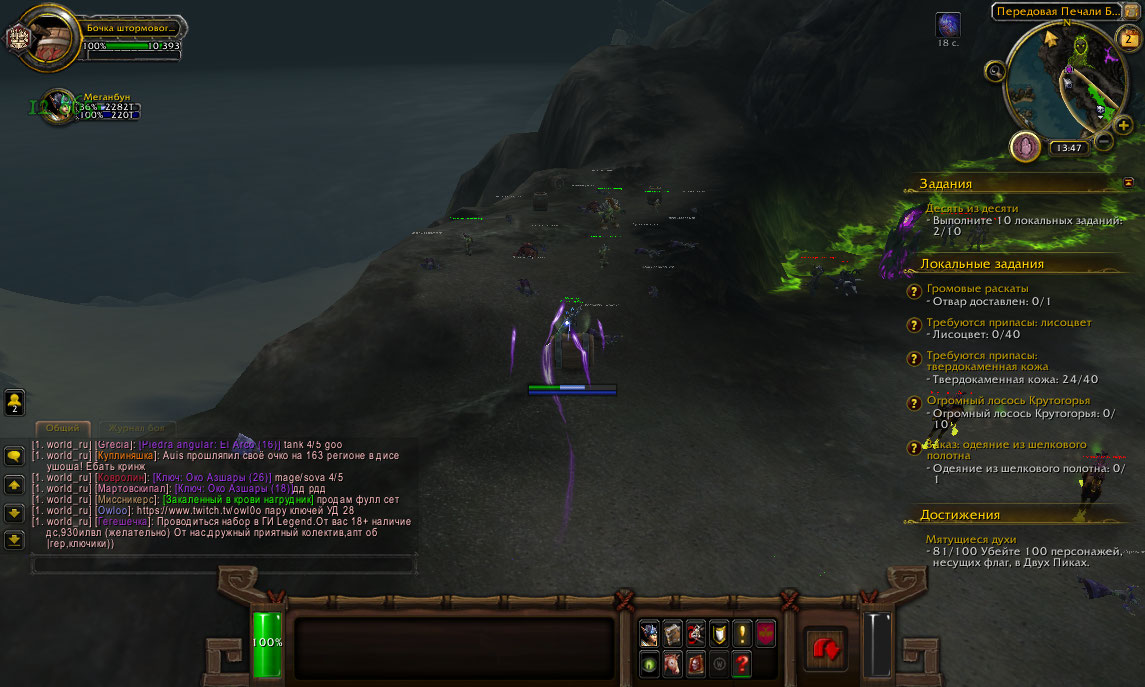Open the achievements shield icon
The image size is (1145, 687).
[x=718, y=633]
